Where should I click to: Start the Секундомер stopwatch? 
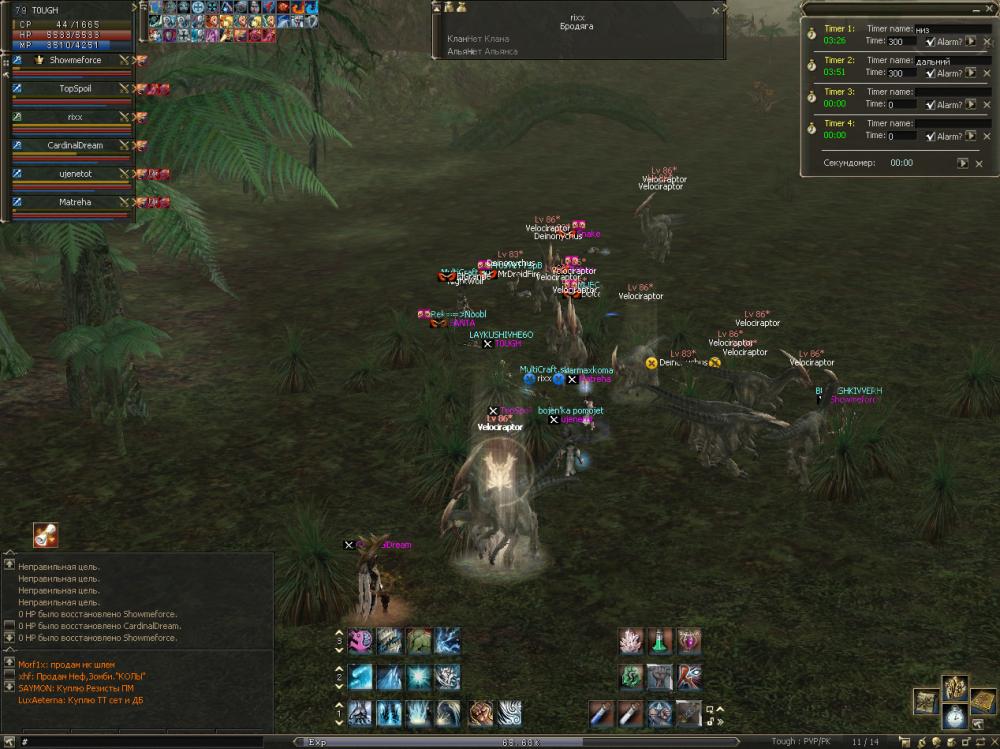(962, 163)
